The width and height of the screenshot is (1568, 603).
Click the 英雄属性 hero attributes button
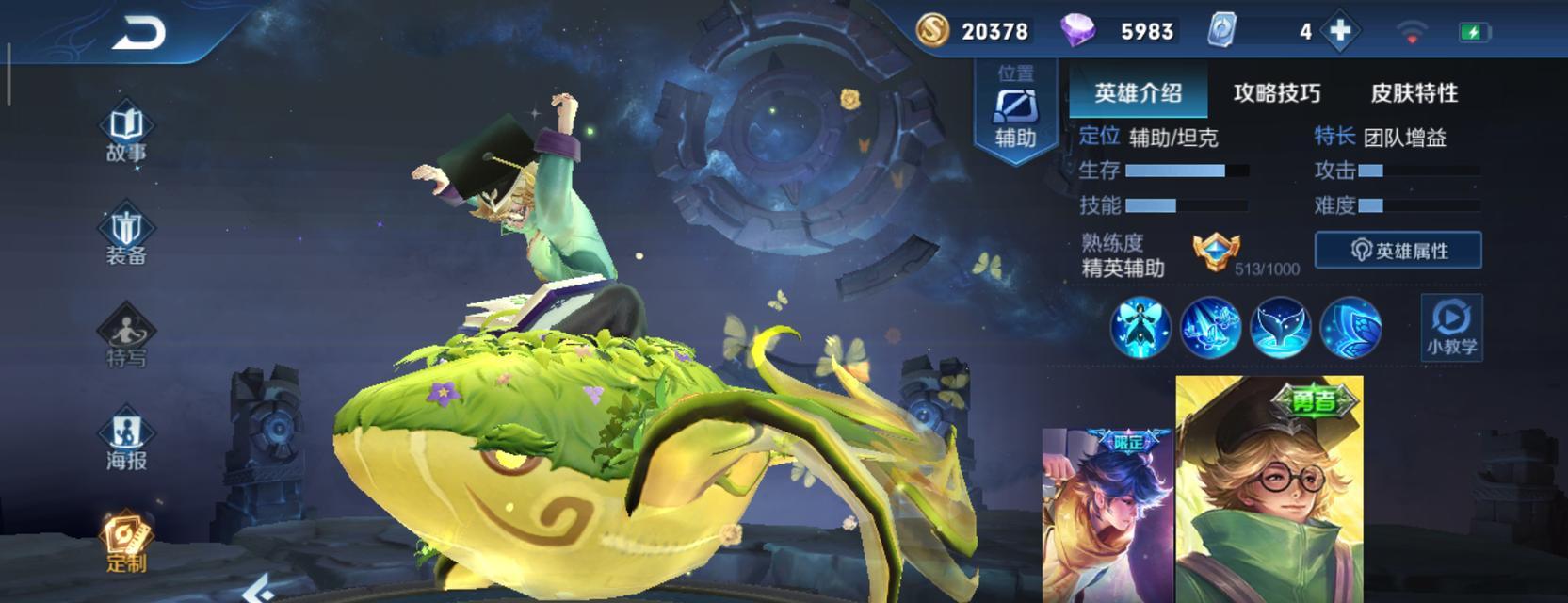tap(1398, 251)
